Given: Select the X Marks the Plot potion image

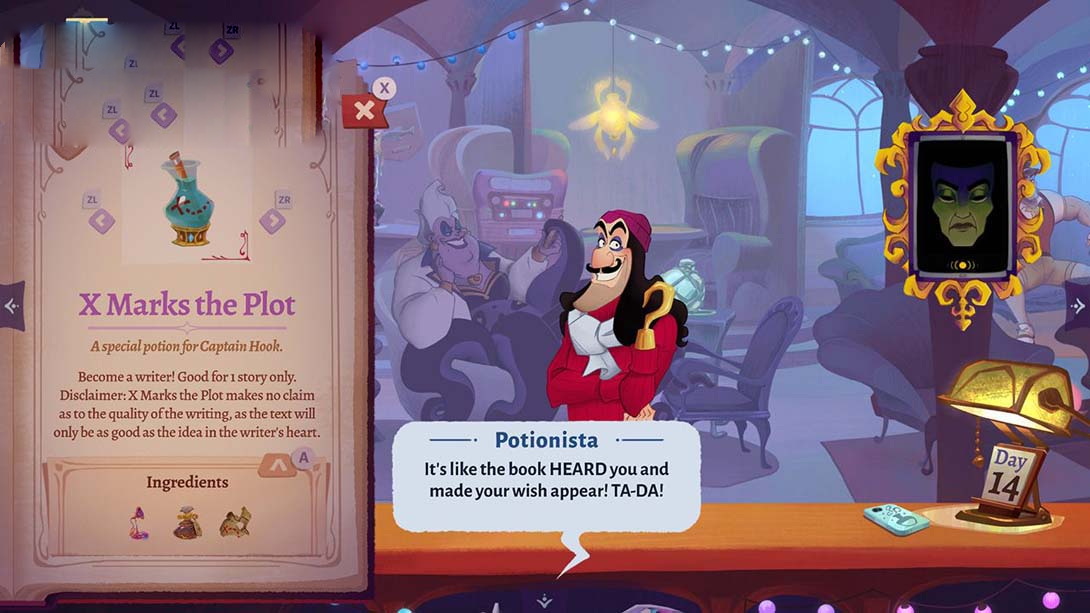Looking at the screenshot, I should [187, 199].
